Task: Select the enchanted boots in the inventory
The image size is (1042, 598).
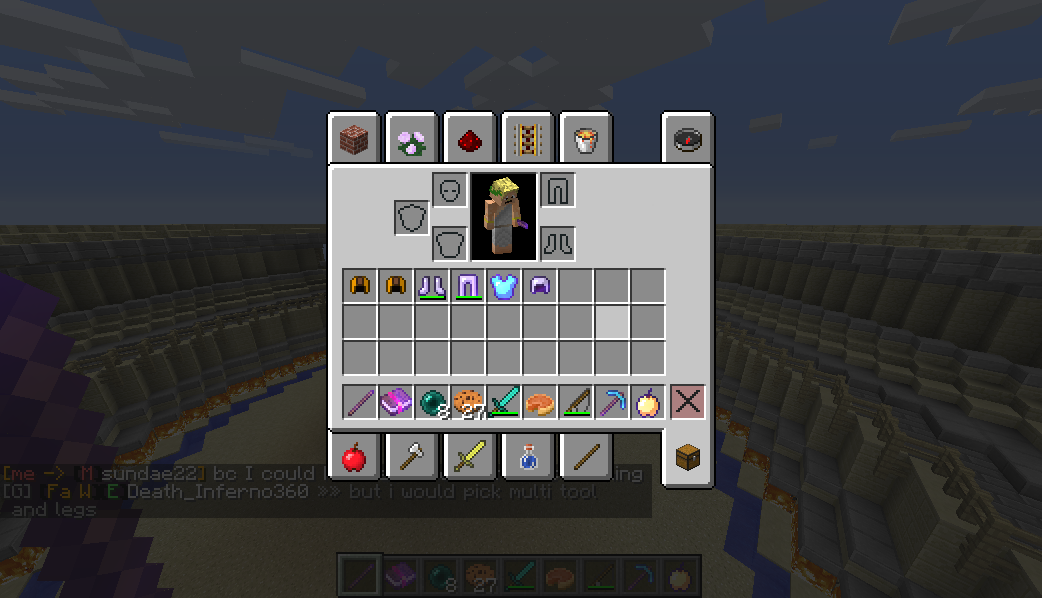Action: click(x=432, y=287)
